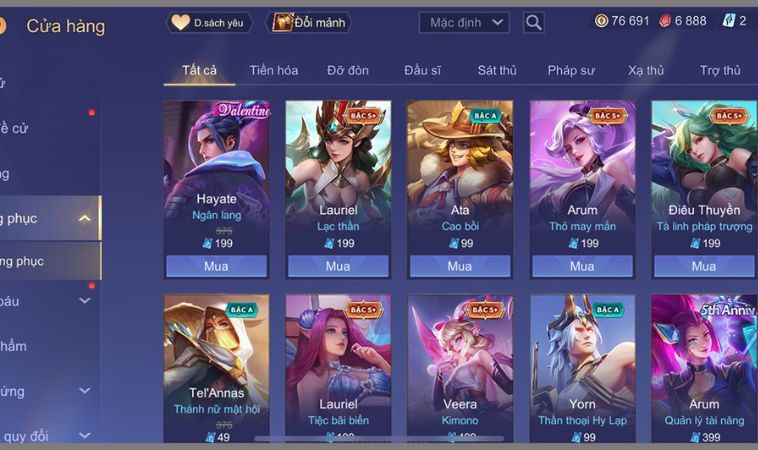Image resolution: width=758 pixels, height=450 pixels.
Task: Switch to the Tất cả tab
Action: point(199,70)
